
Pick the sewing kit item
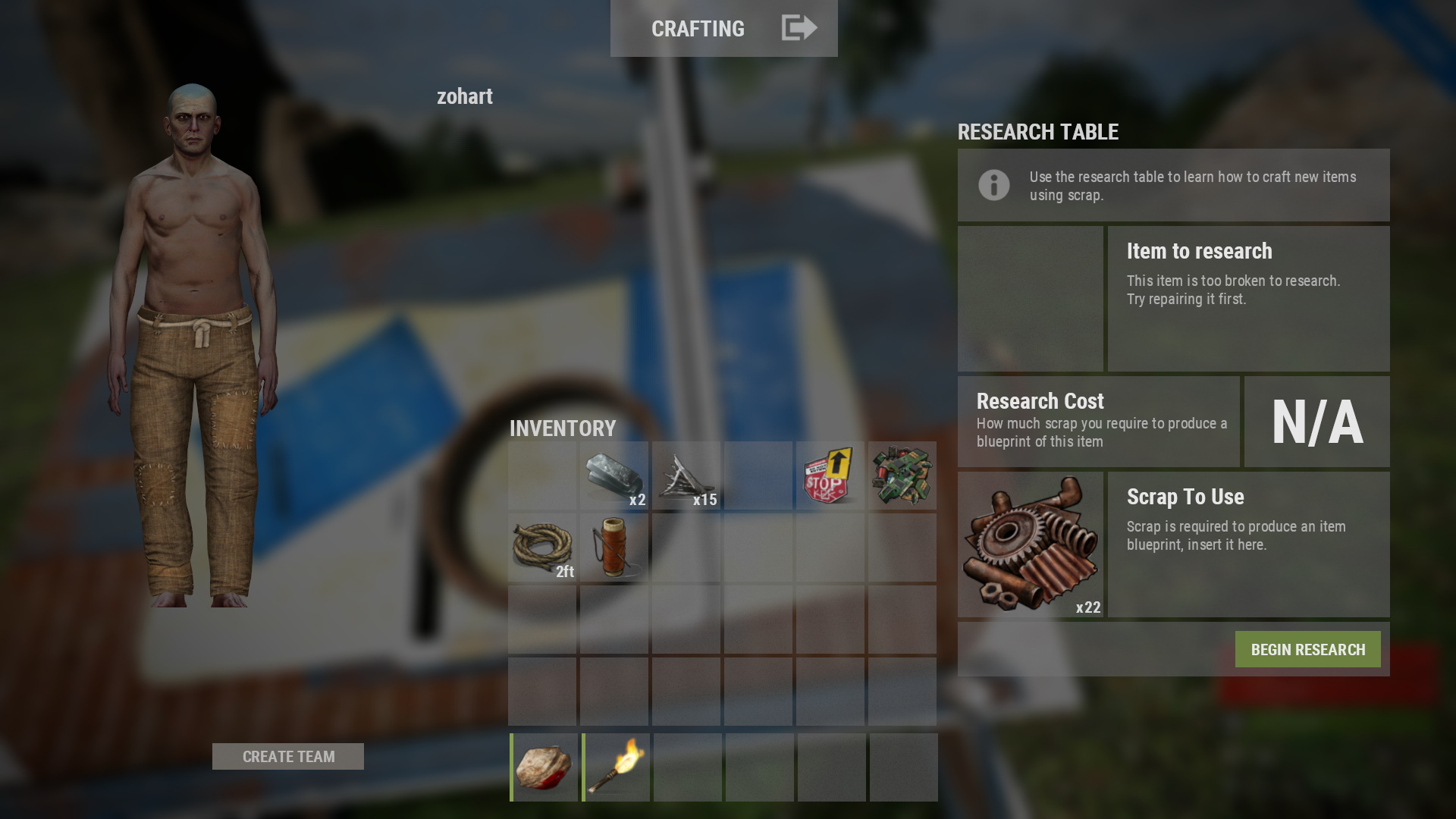[614, 548]
